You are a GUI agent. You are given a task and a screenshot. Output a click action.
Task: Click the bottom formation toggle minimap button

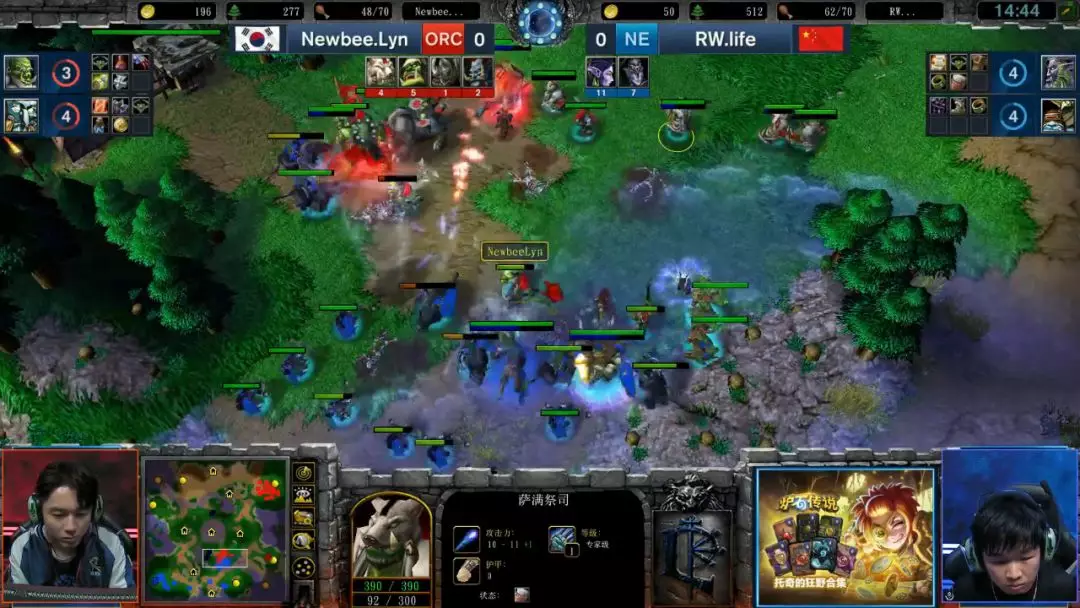click(304, 567)
